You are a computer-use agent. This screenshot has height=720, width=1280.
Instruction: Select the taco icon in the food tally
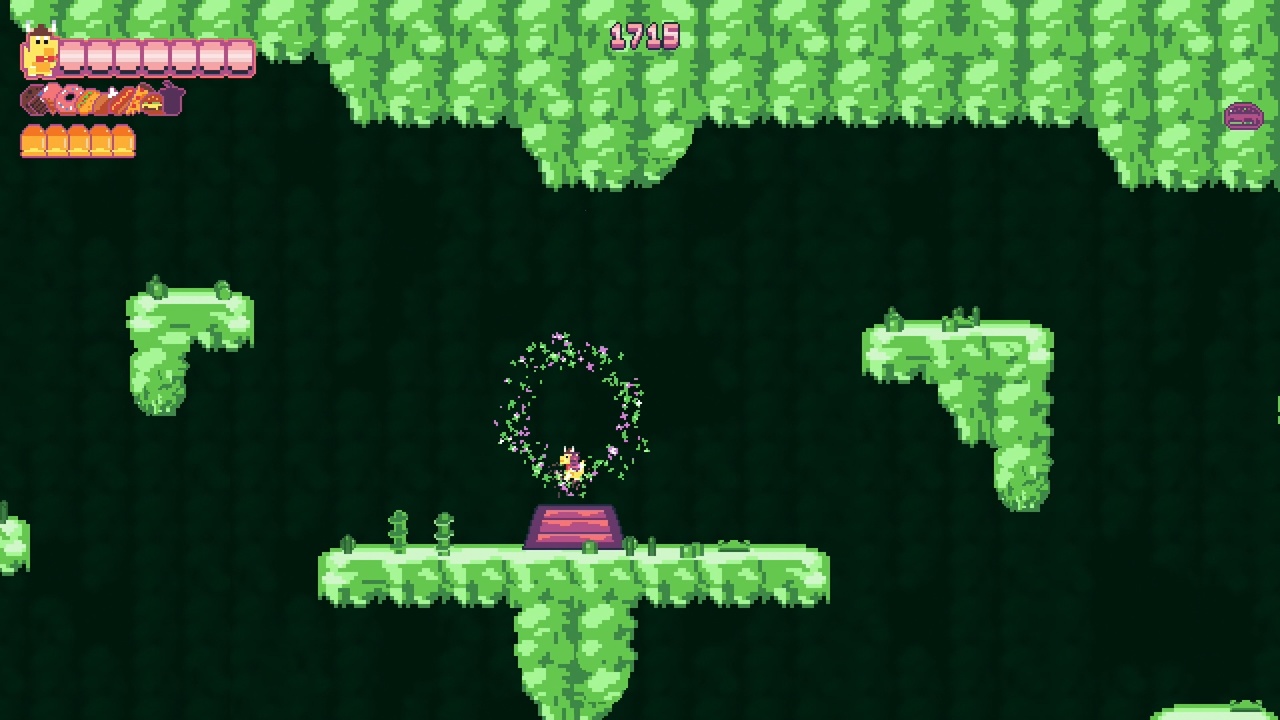[x=88, y=100]
